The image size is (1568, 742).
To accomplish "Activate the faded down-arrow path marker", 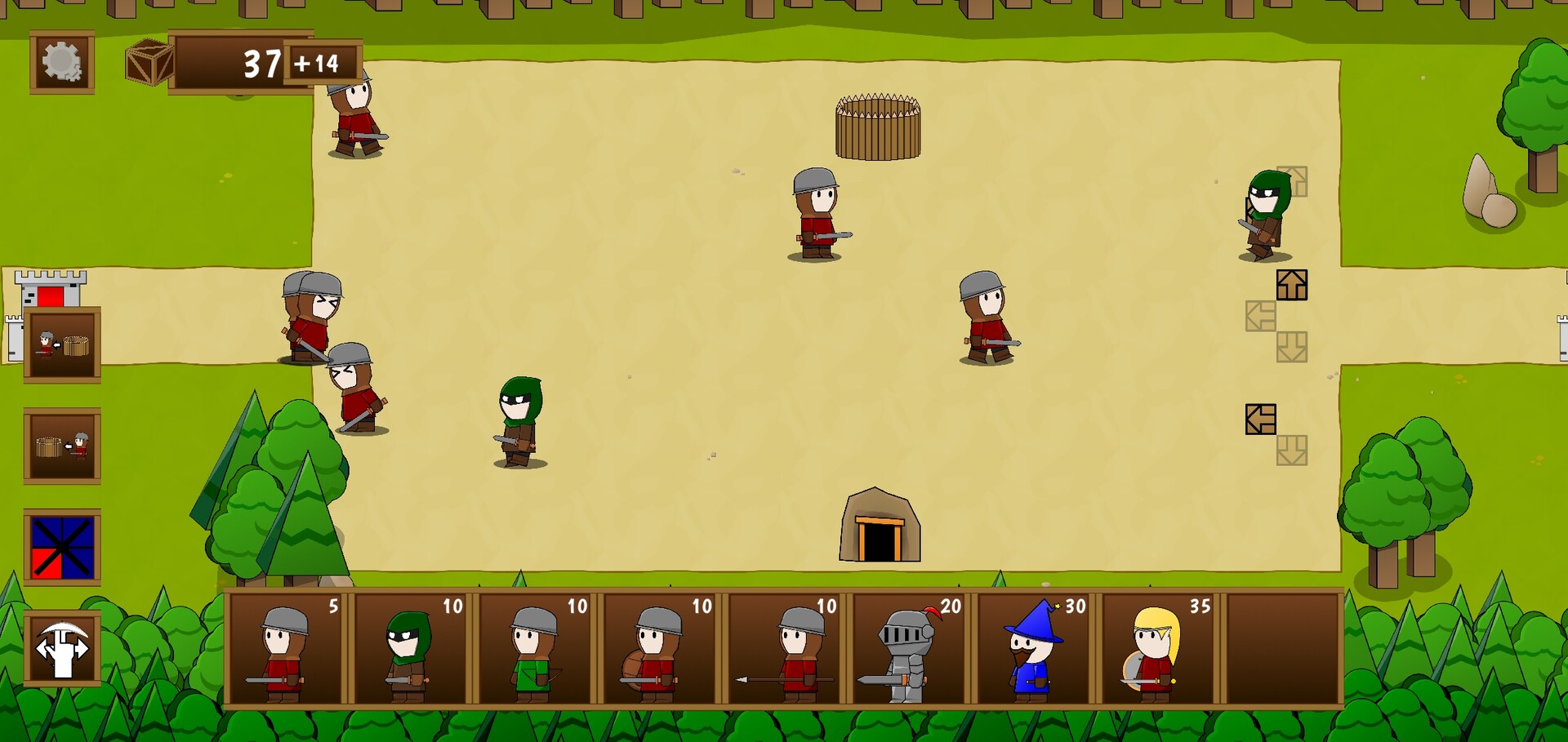I will [1290, 346].
